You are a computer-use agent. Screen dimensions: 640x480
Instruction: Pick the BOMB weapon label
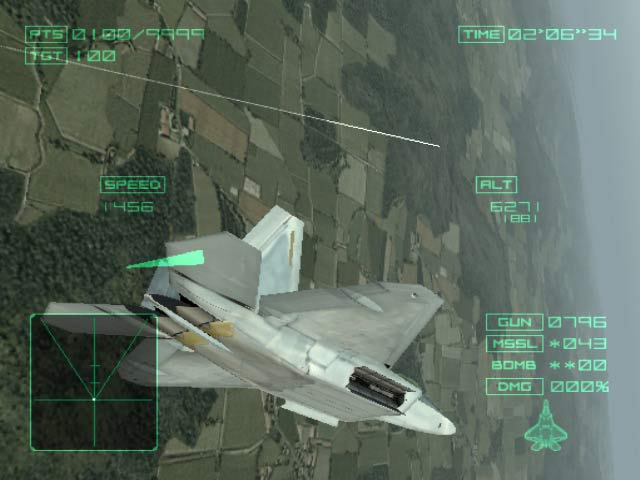tap(515, 365)
